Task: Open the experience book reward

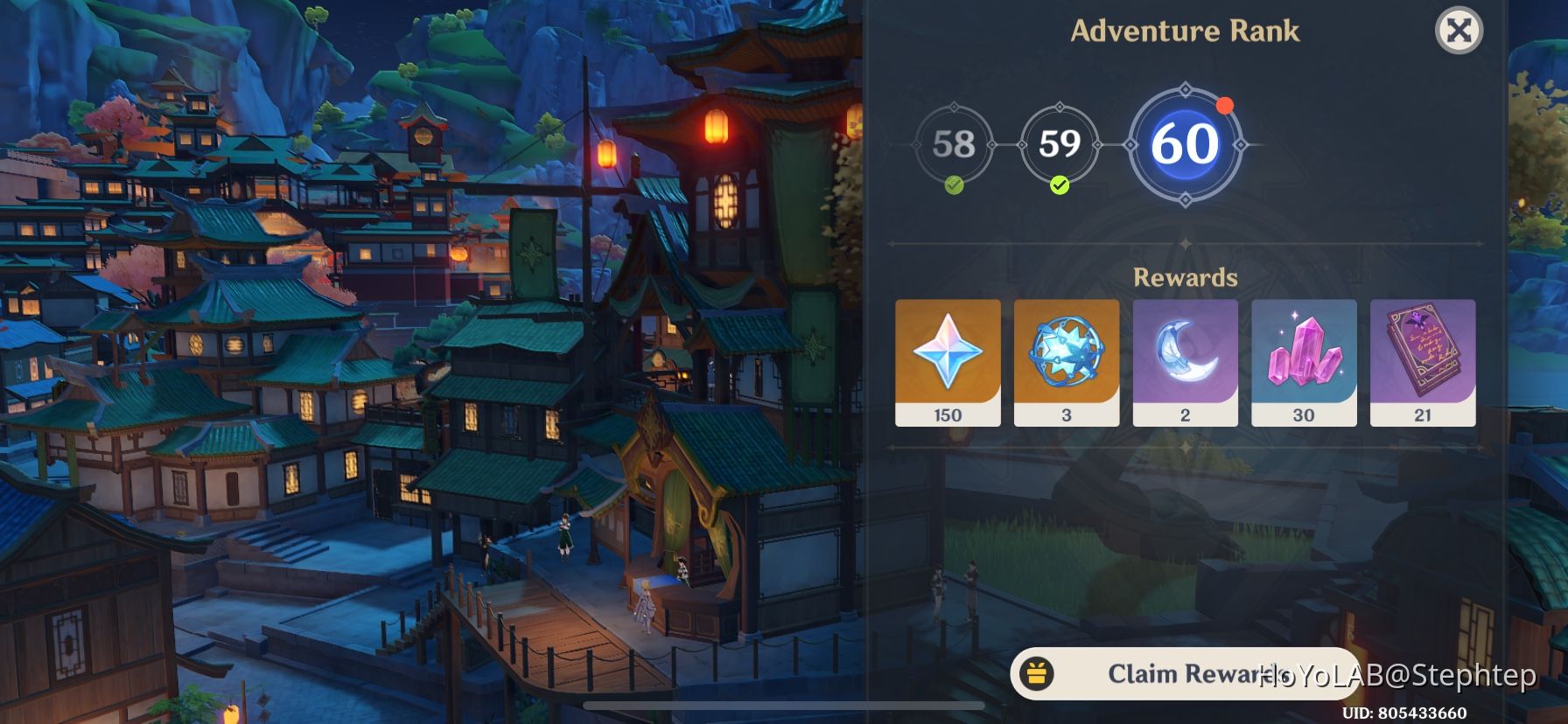Action: (x=1424, y=352)
